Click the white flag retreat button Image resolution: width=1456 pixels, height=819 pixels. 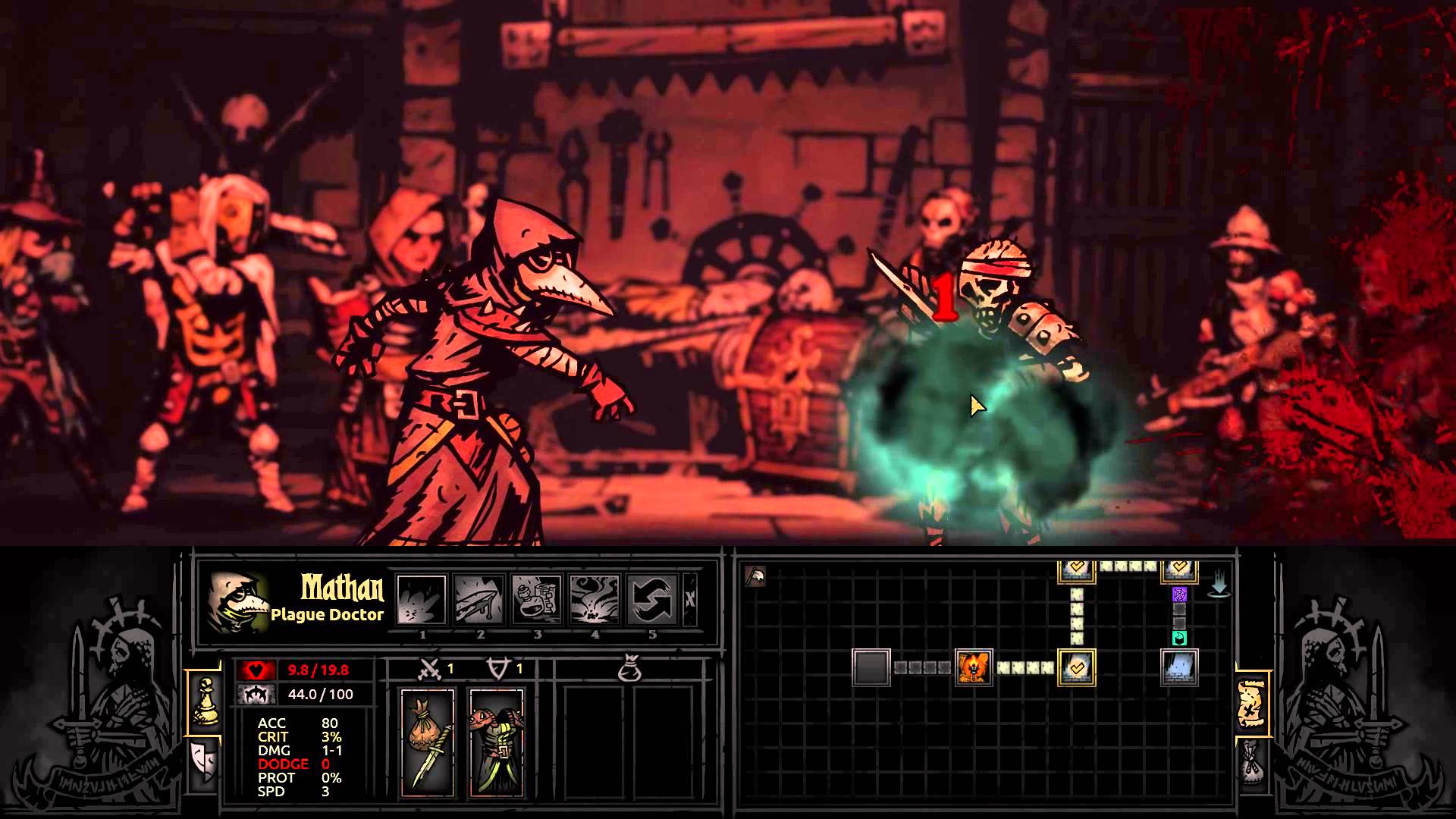coord(756,577)
